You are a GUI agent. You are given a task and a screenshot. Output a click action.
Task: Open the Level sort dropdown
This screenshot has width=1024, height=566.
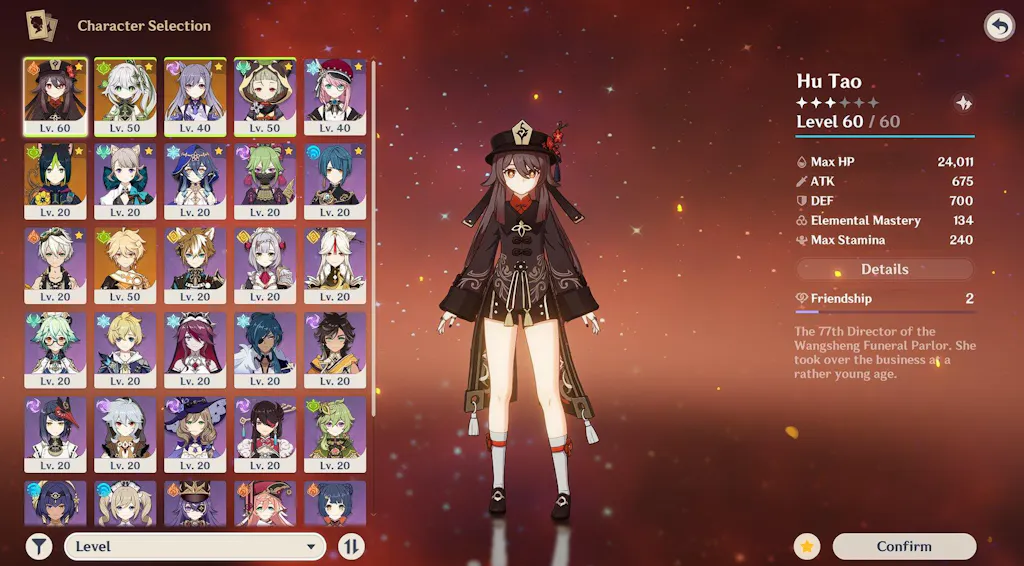click(196, 546)
